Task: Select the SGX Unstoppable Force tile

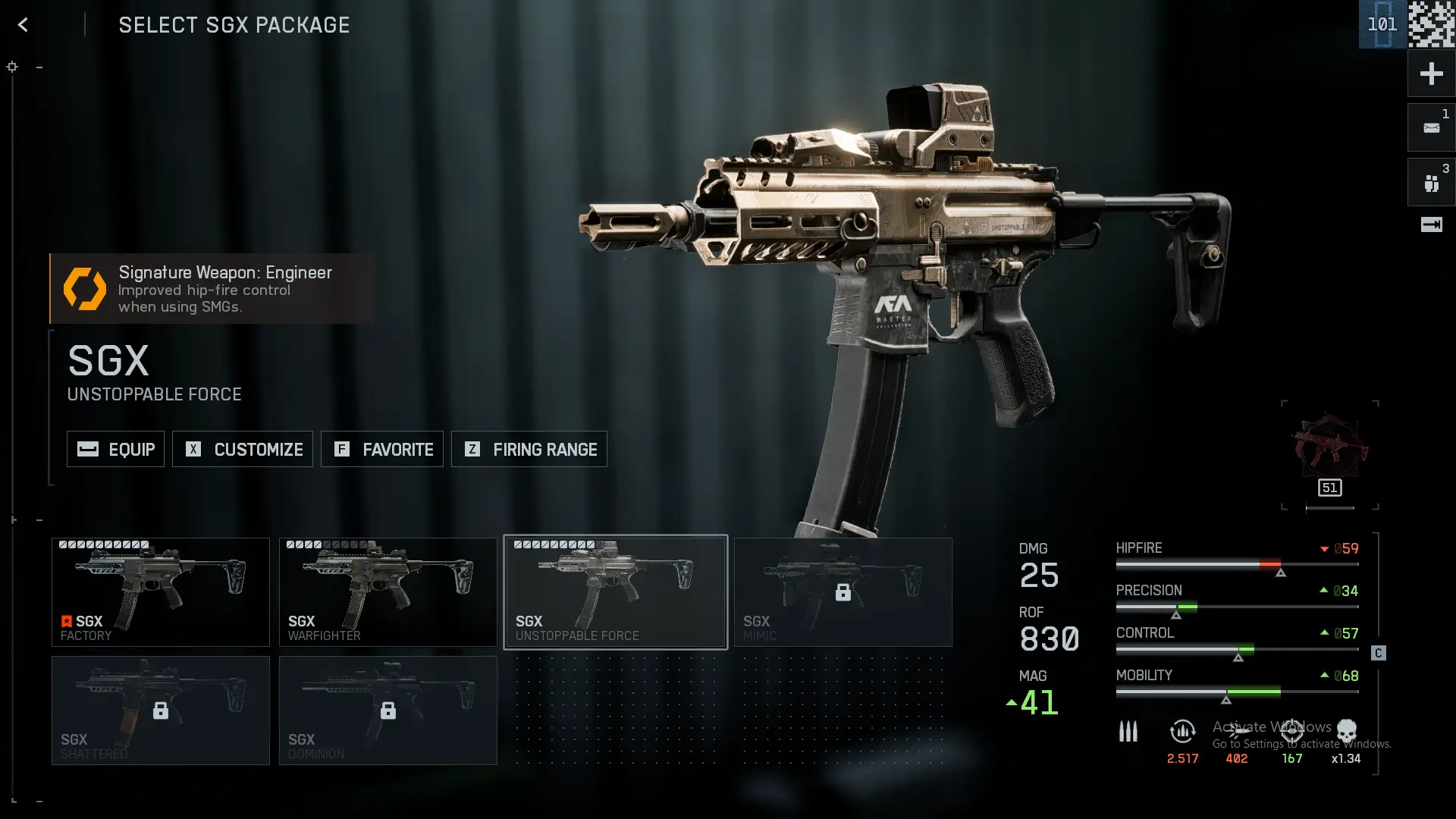Action: point(615,592)
